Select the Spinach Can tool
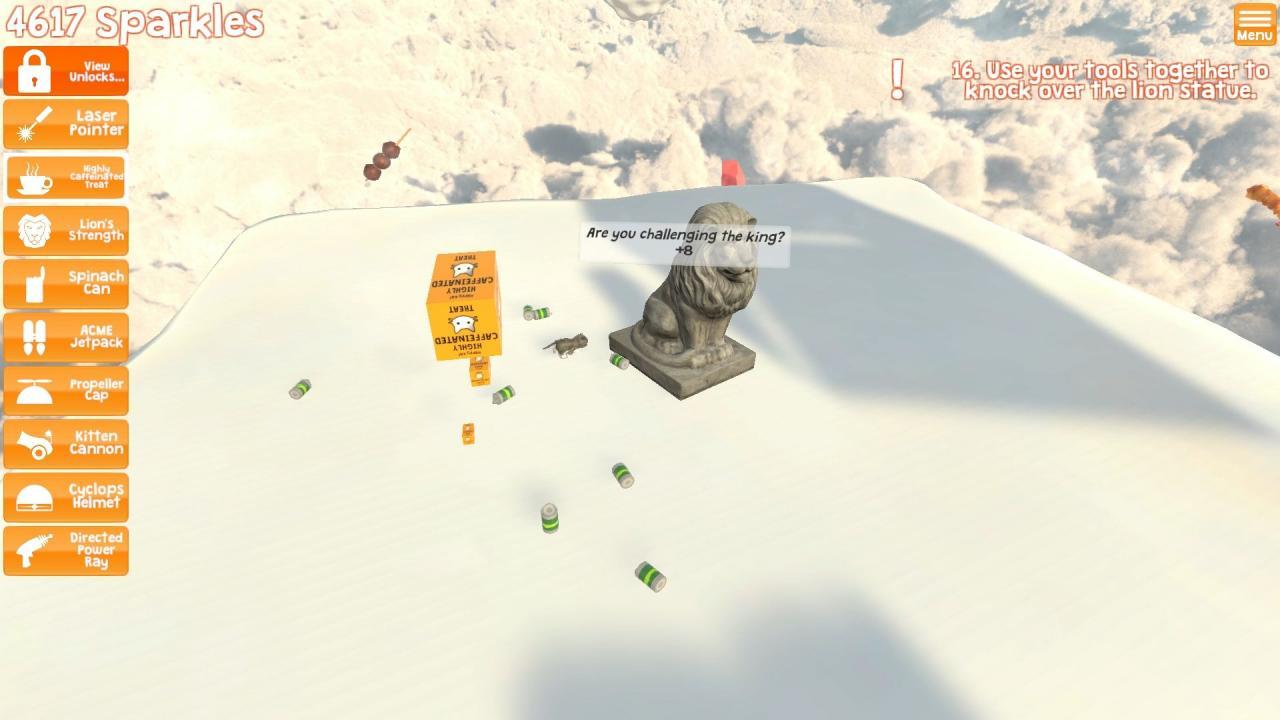This screenshot has height=720, width=1280. [x=66, y=283]
